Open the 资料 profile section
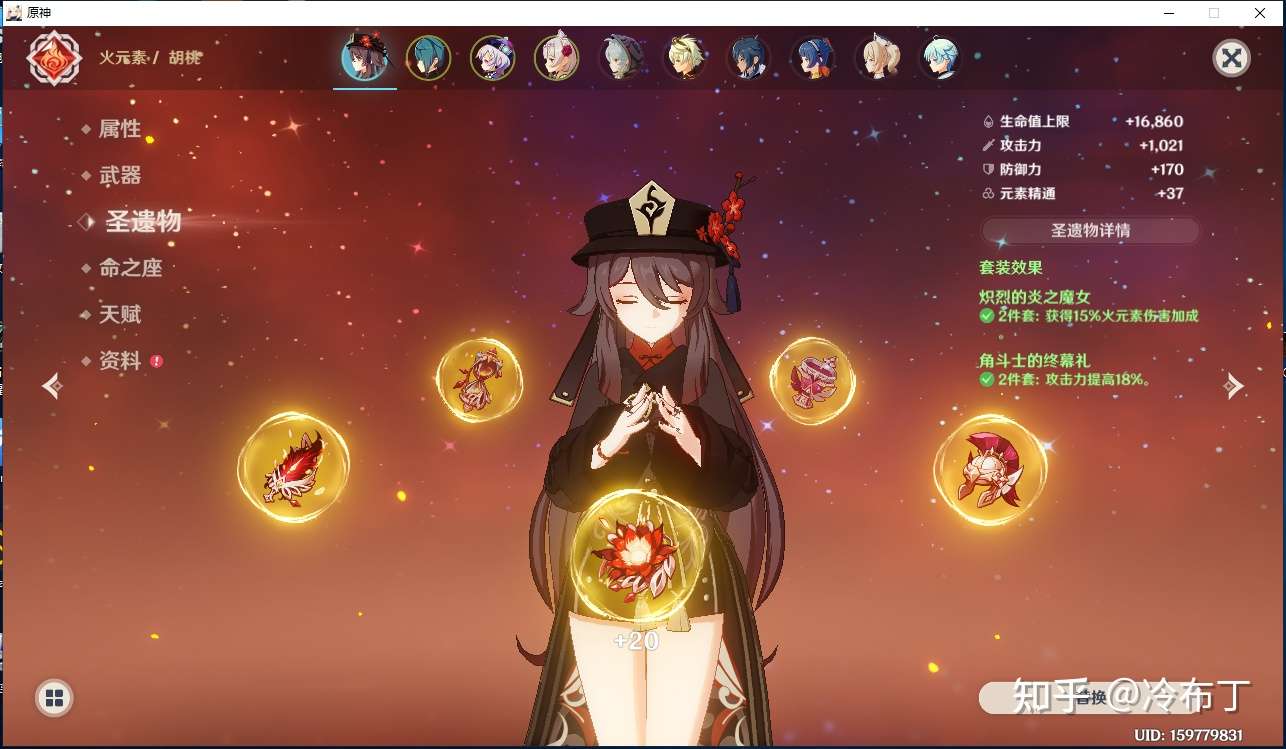This screenshot has height=749, width=1286. (x=120, y=361)
